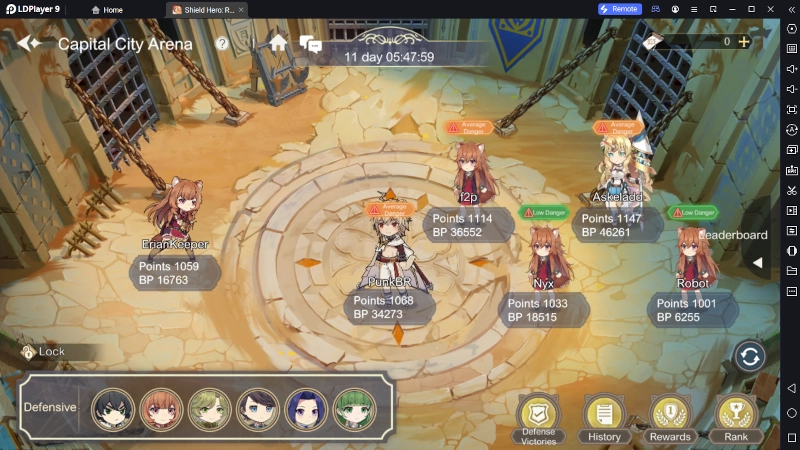The width and height of the screenshot is (800, 450).
Task: Expand the Leaderboard side panel
Action: tap(757, 262)
